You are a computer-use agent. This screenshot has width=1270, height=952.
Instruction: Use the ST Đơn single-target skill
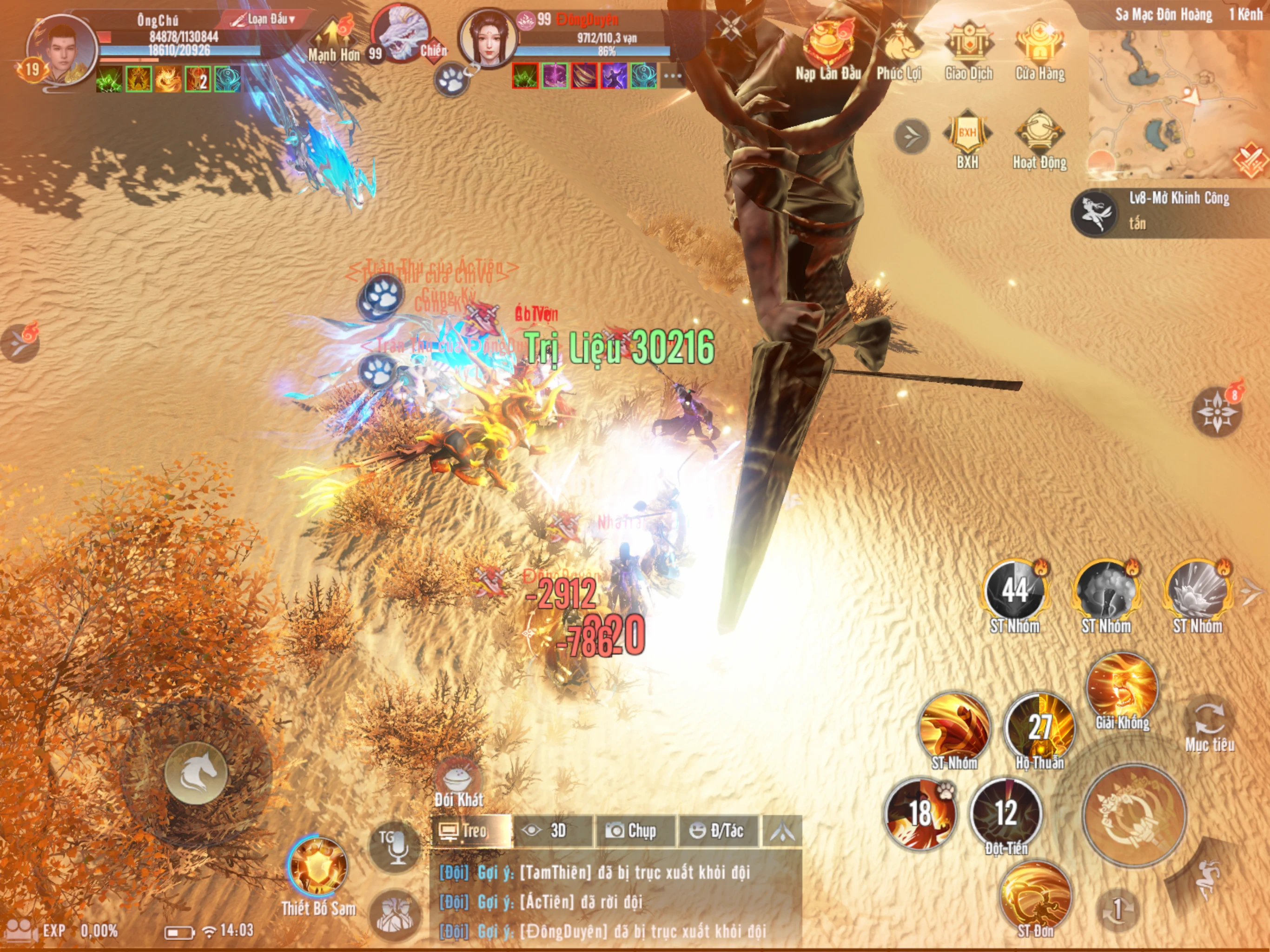click(1035, 897)
